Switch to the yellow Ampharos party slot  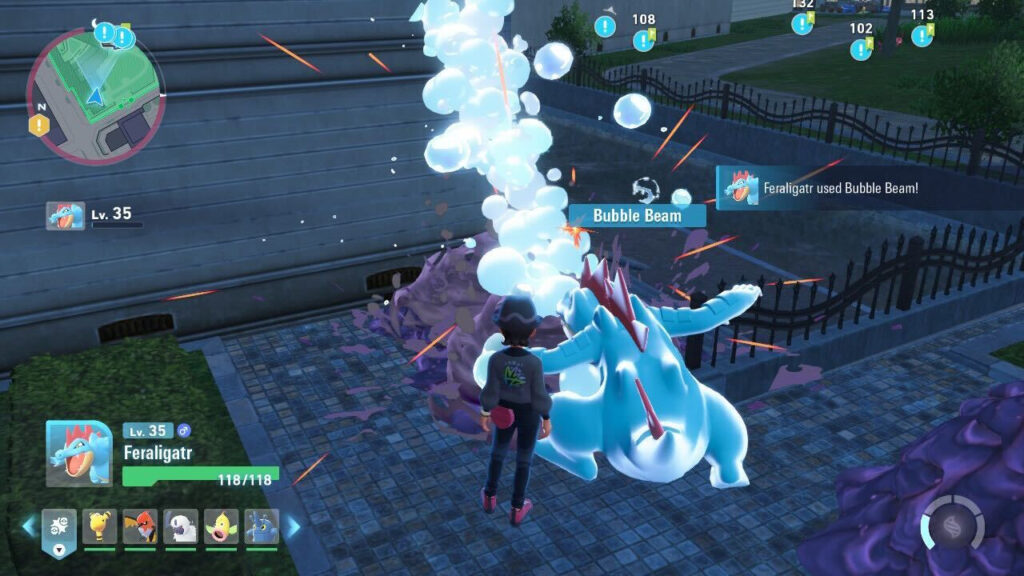(99, 526)
